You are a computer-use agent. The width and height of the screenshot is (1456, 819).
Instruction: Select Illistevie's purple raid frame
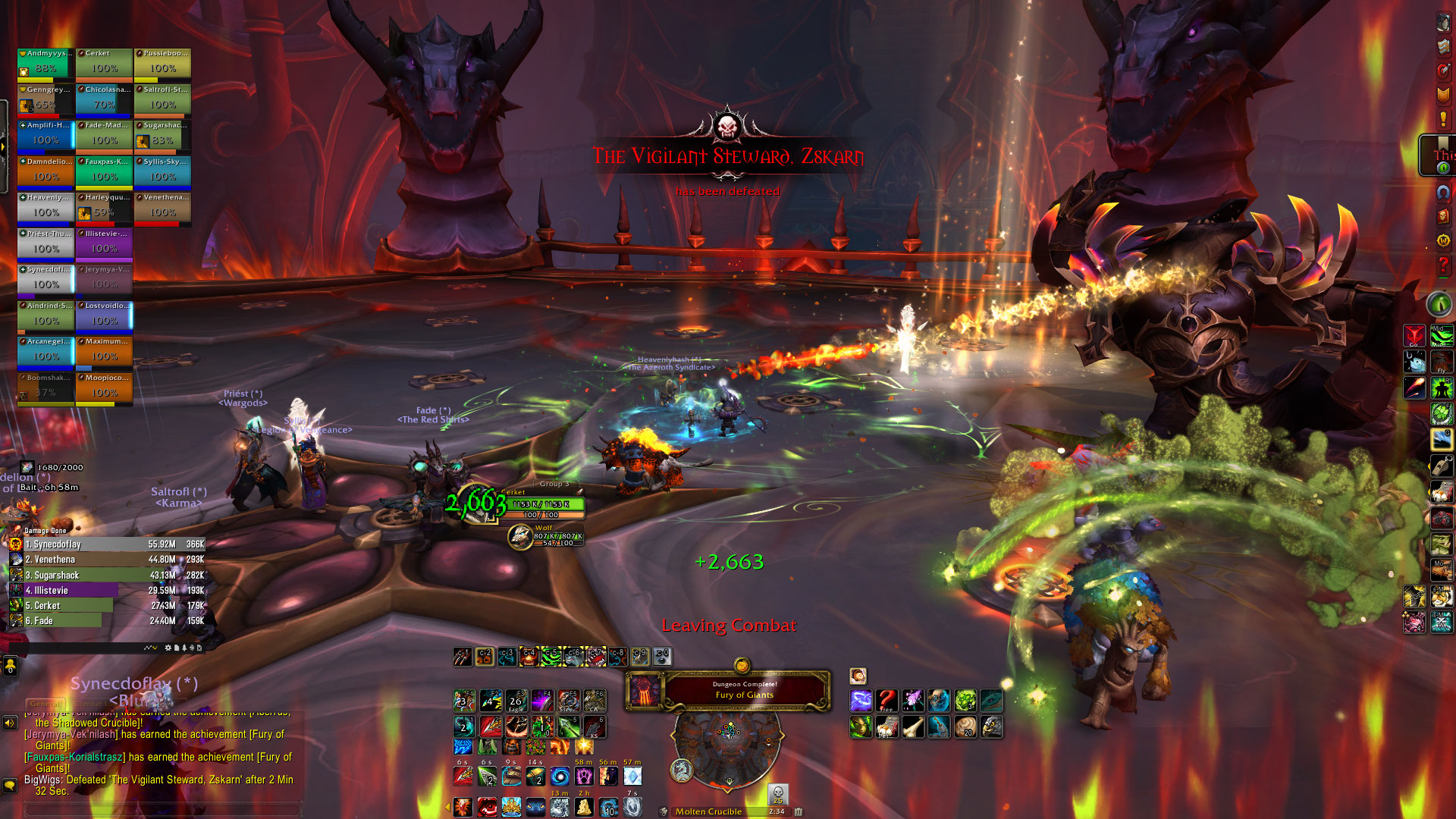(x=104, y=244)
